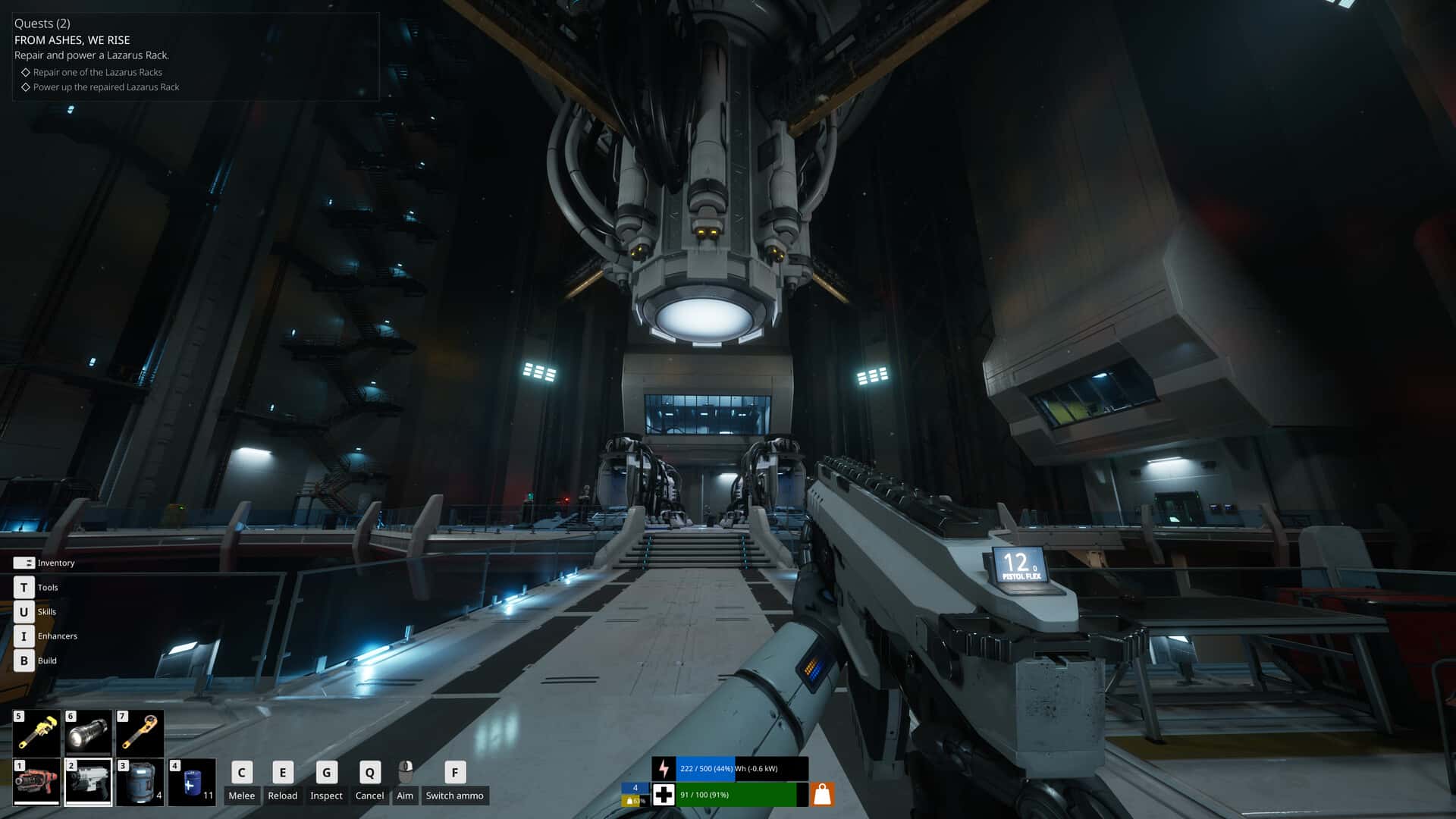Select the red gun in hotbar slot 1

36,781
